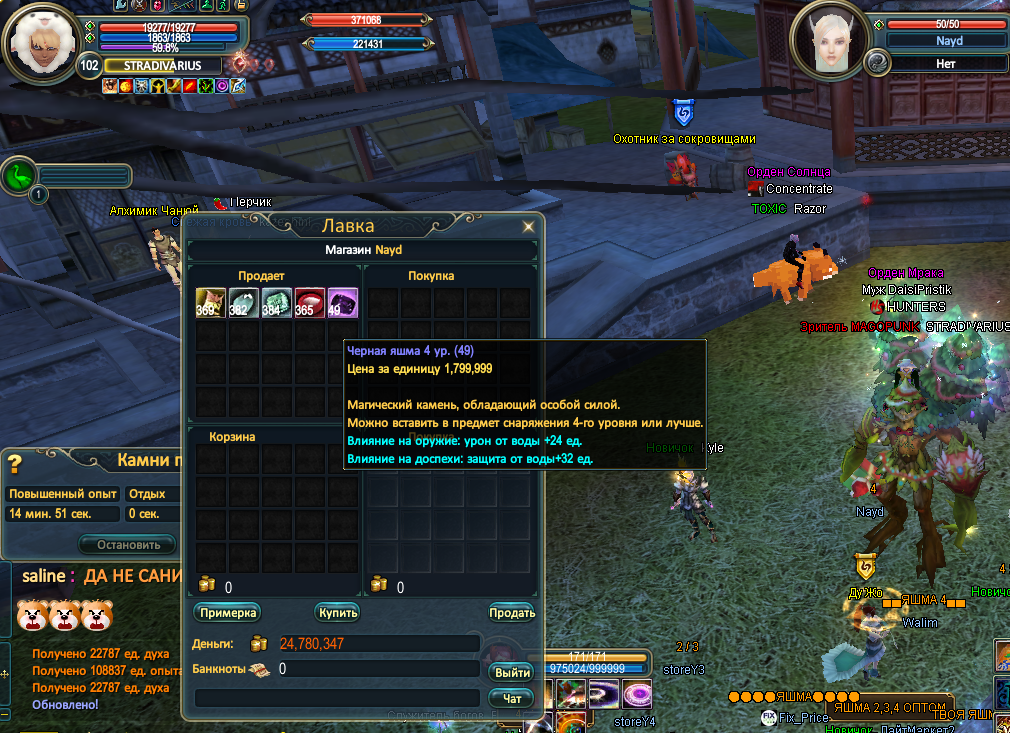Select the Nayd target portrait
1010x733 pixels.
pos(828,42)
